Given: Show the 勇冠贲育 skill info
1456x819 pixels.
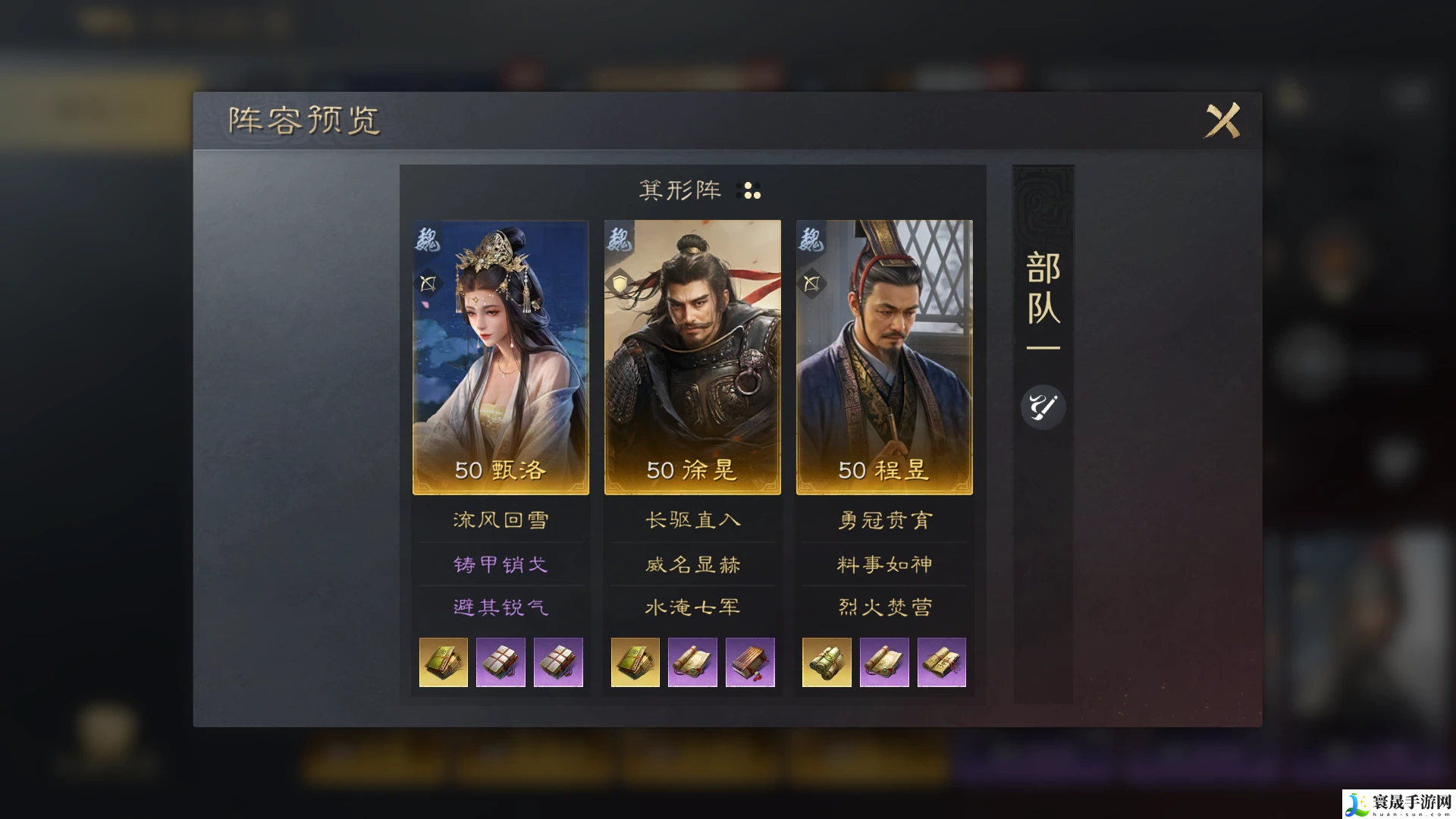Looking at the screenshot, I should 884,520.
